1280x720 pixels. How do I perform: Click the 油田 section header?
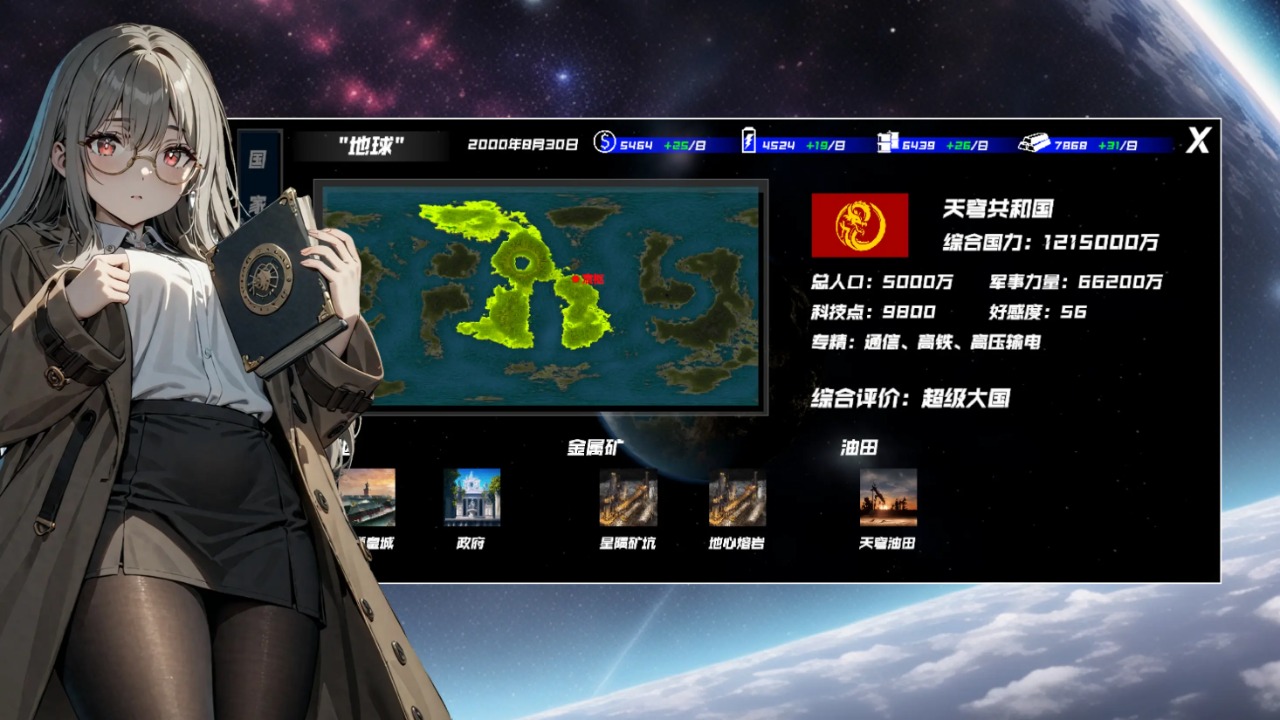coord(858,448)
